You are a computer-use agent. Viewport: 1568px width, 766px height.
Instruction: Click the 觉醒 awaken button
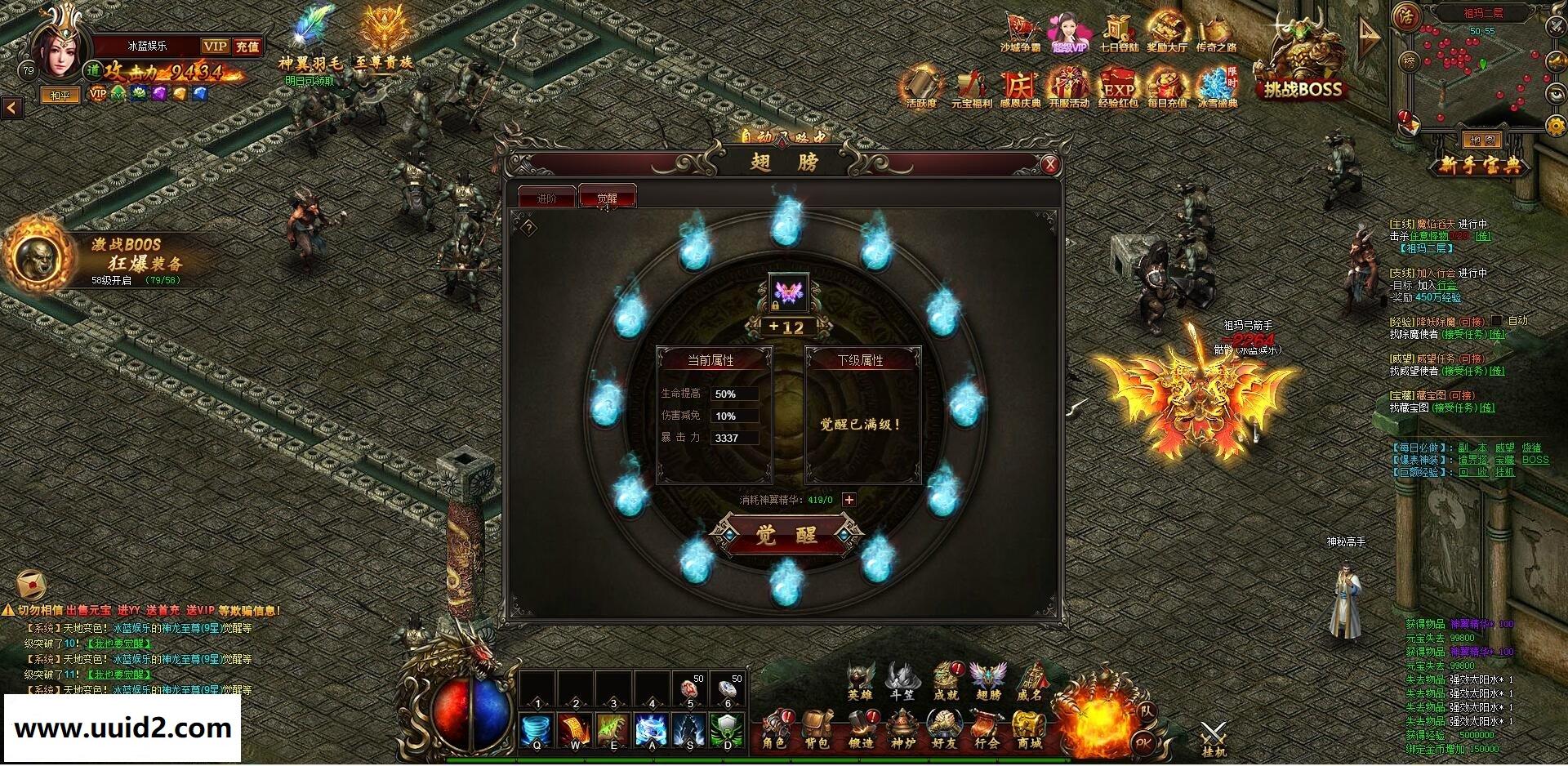coord(786,536)
